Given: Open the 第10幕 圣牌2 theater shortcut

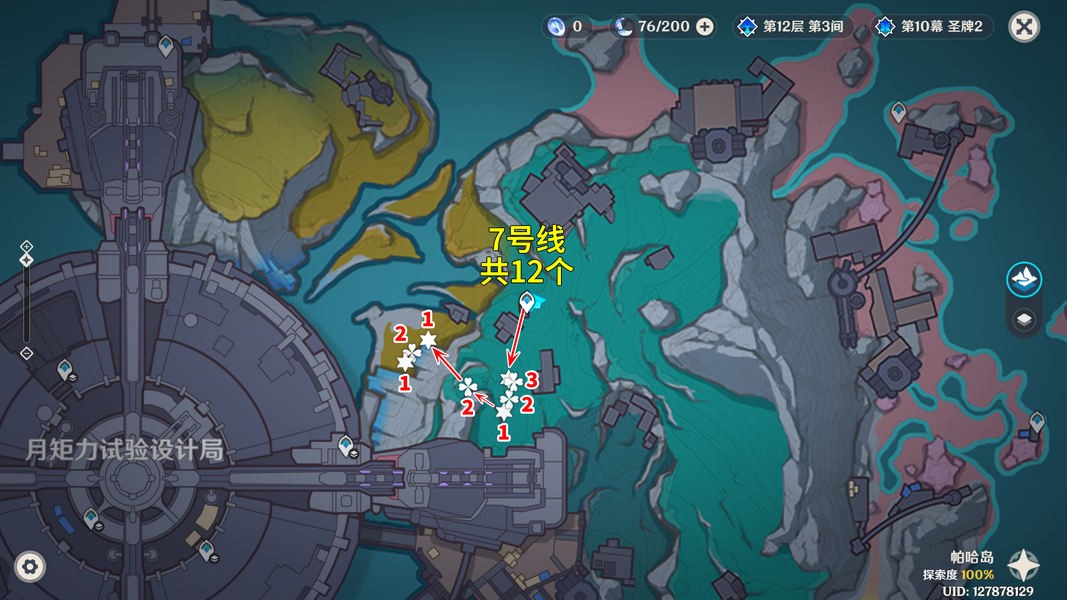Looking at the screenshot, I should click(933, 27).
